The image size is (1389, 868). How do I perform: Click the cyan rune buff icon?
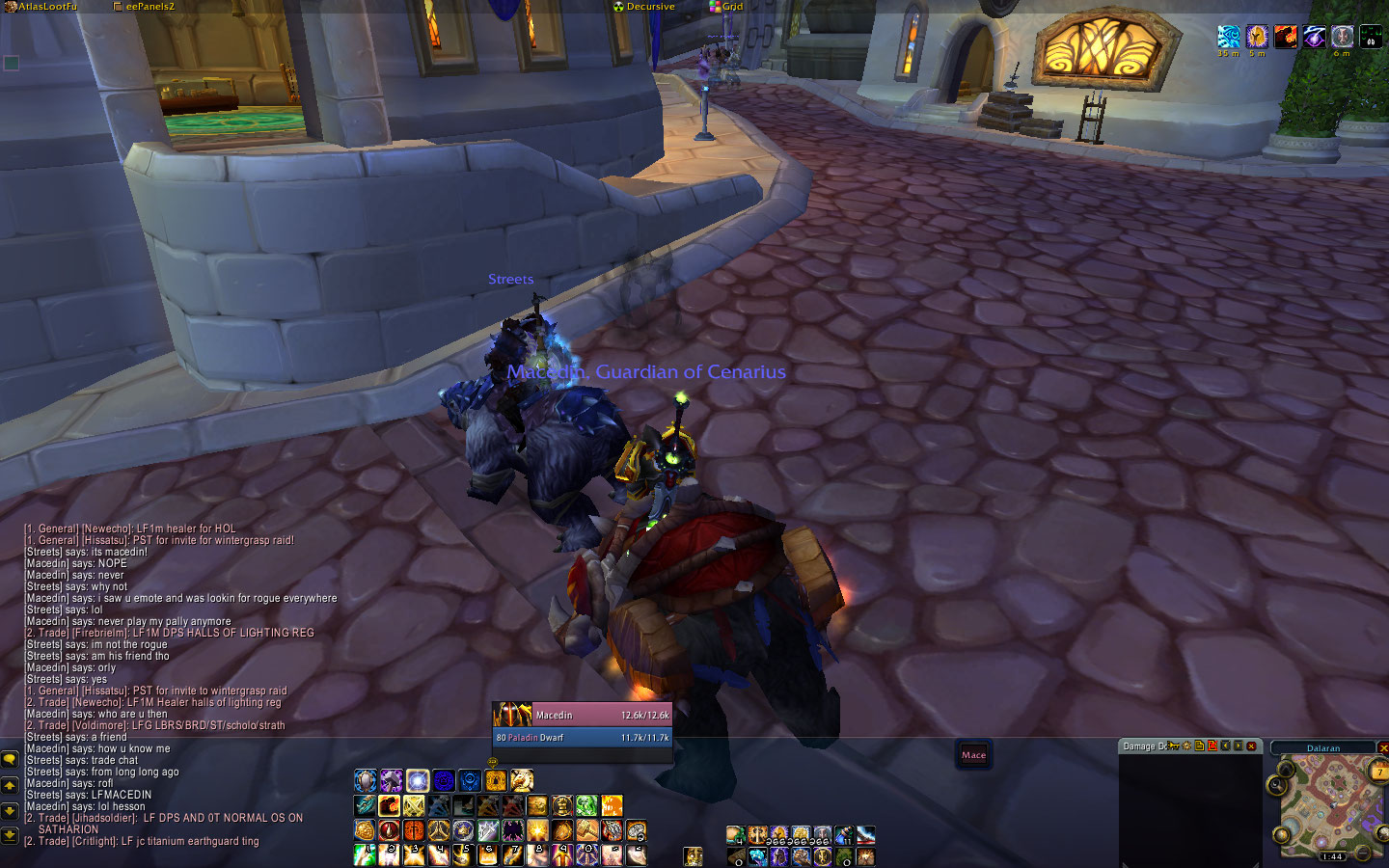[x=1229, y=37]
